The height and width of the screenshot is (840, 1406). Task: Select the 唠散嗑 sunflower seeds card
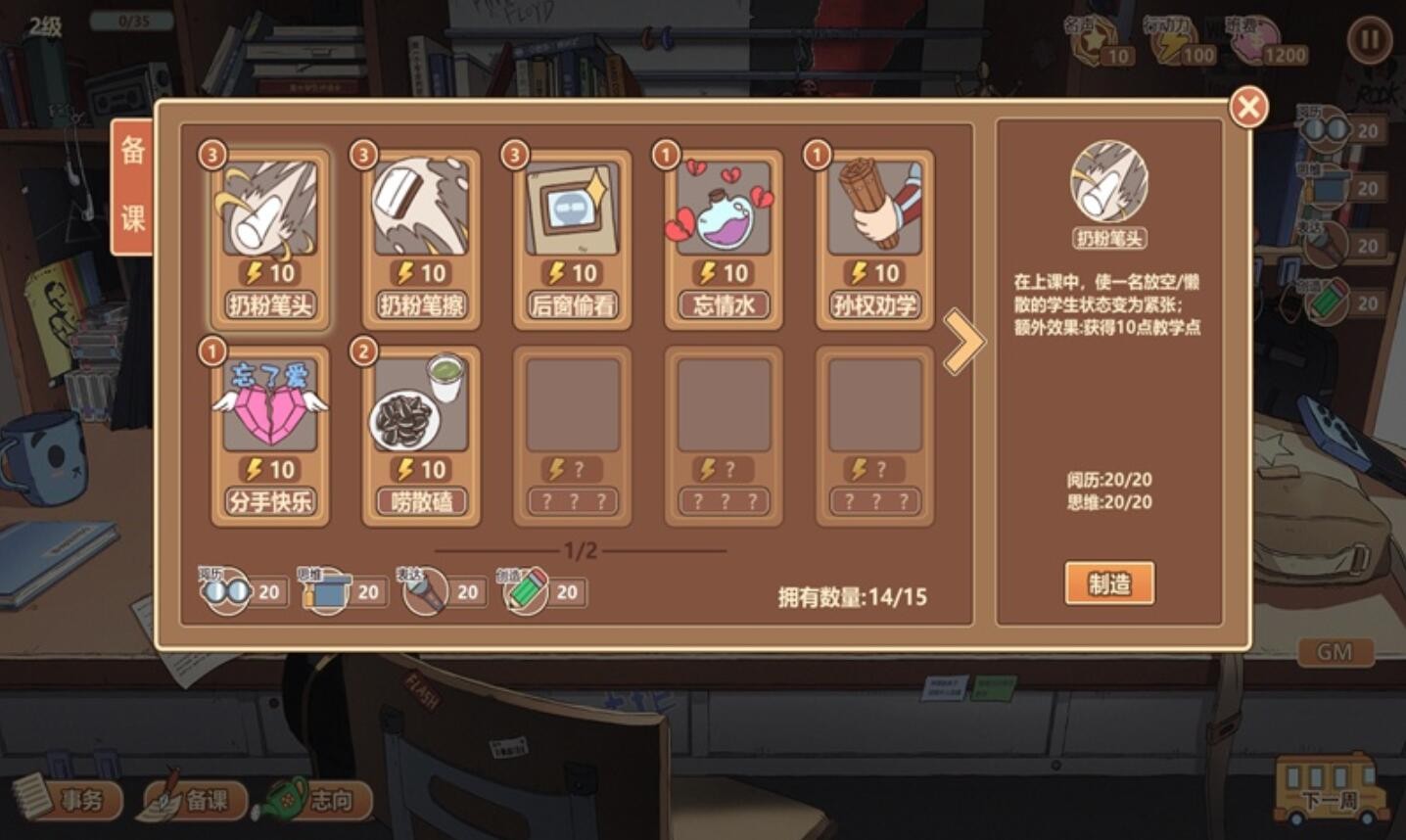(421, 436)
